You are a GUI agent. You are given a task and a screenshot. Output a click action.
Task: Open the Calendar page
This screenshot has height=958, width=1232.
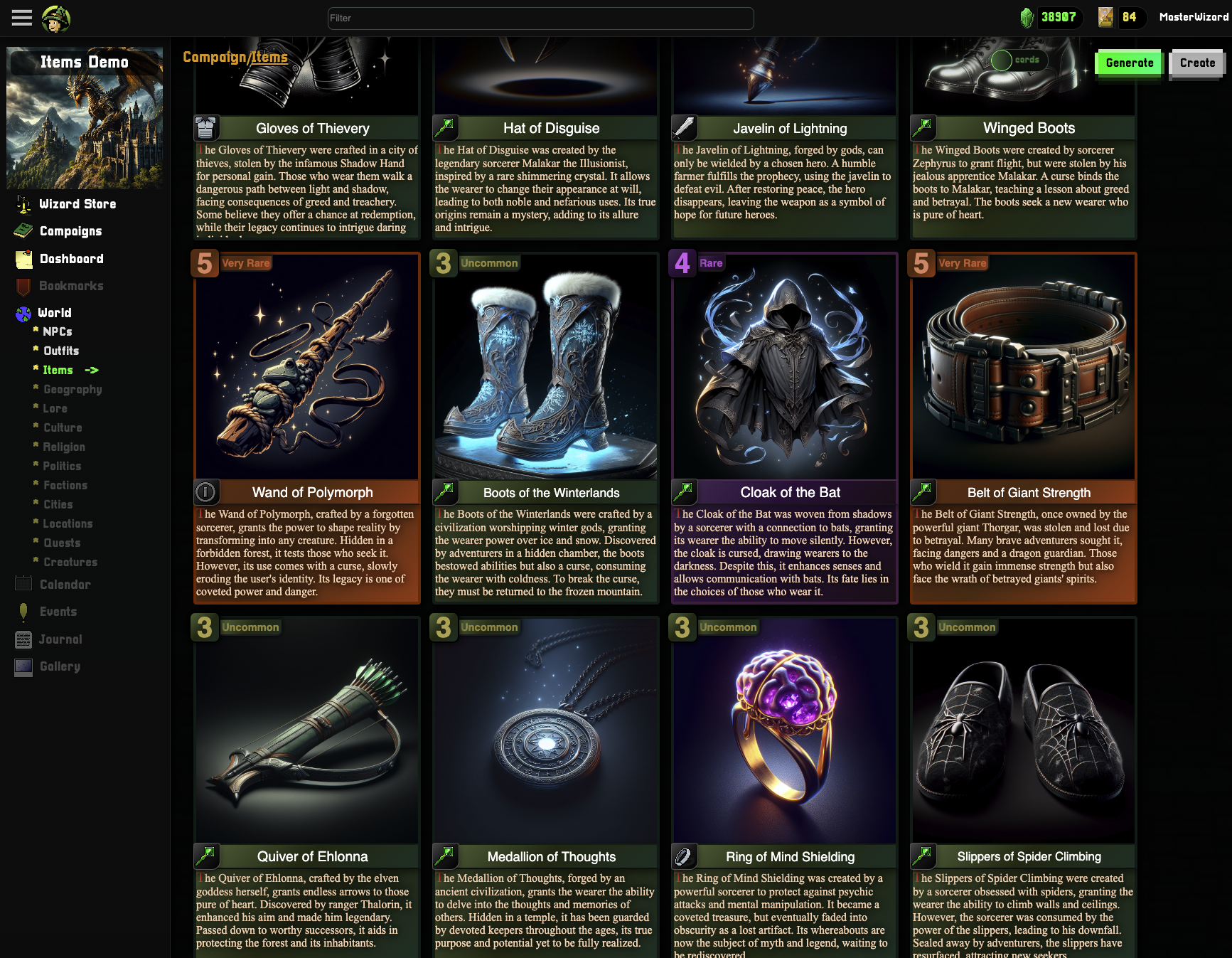pyautogui.click(x=65, y=585)
